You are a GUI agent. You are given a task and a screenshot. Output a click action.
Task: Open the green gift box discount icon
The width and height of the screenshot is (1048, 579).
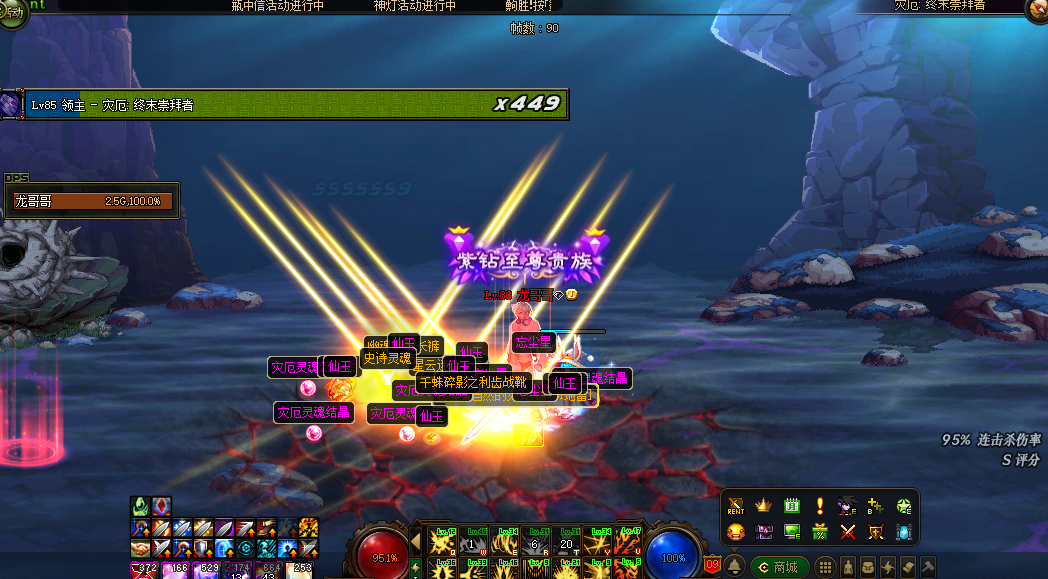(x=820, y=532)
